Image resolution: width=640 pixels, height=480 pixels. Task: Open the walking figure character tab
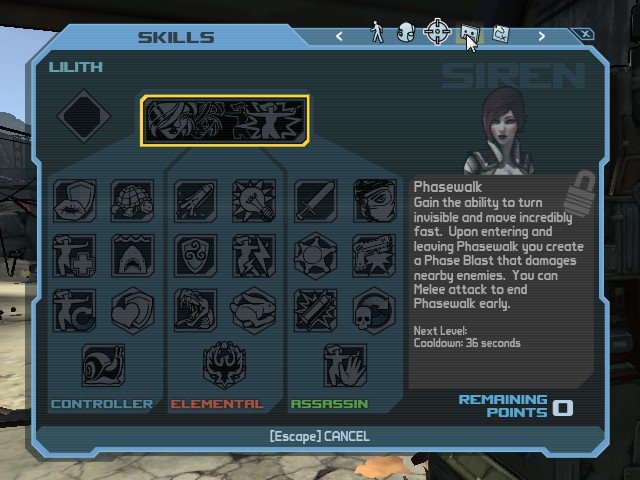pyautogui.click(x=377, y=33)
